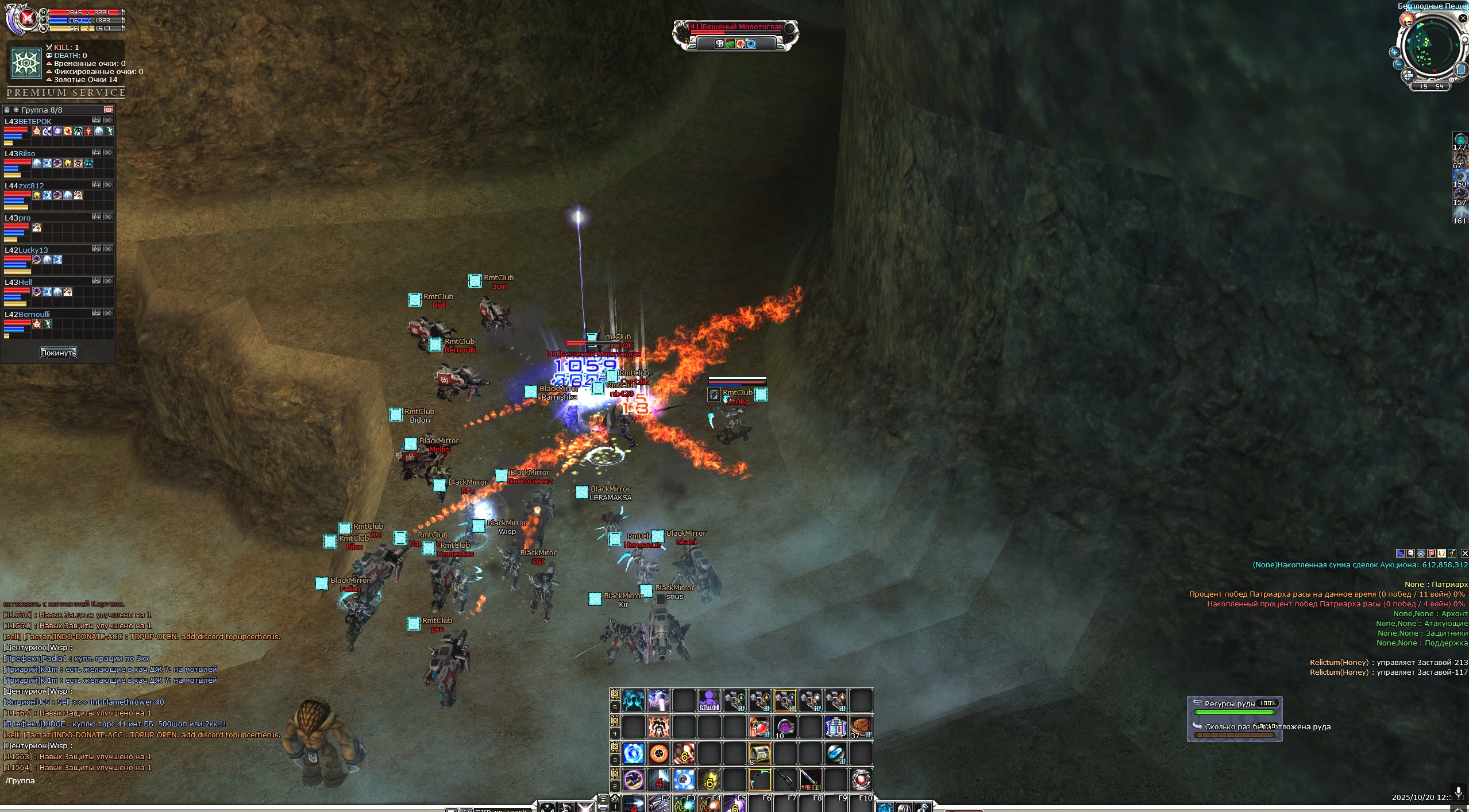This screenshot has height=812, width=1469.
Task: Zoom in the minimap with the plus button
Action: click(1394, 52)
